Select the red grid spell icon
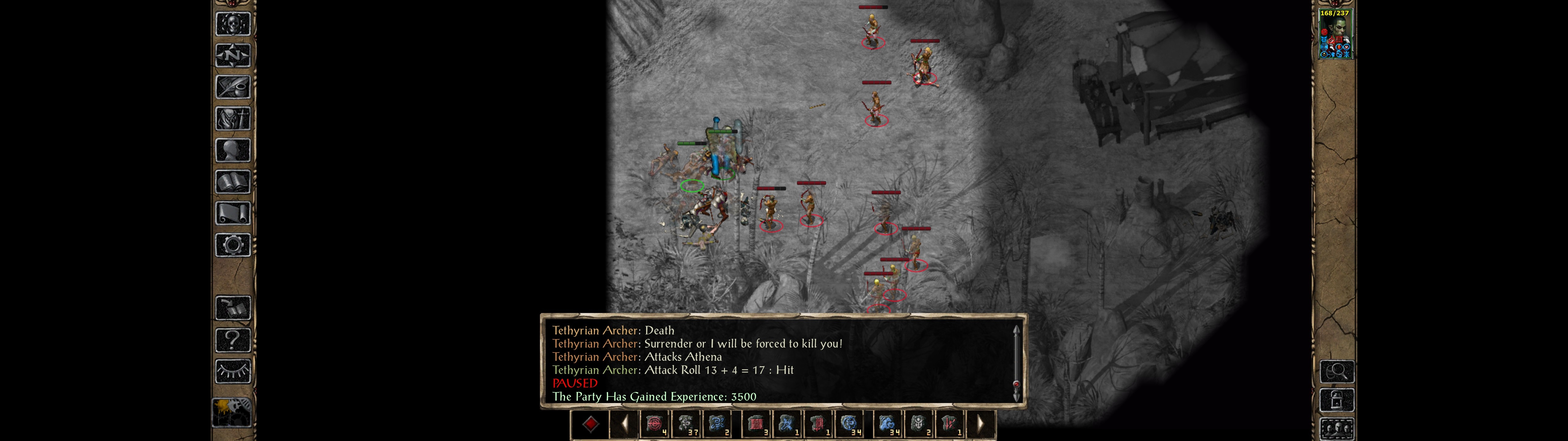 click(x=756, y=424)
